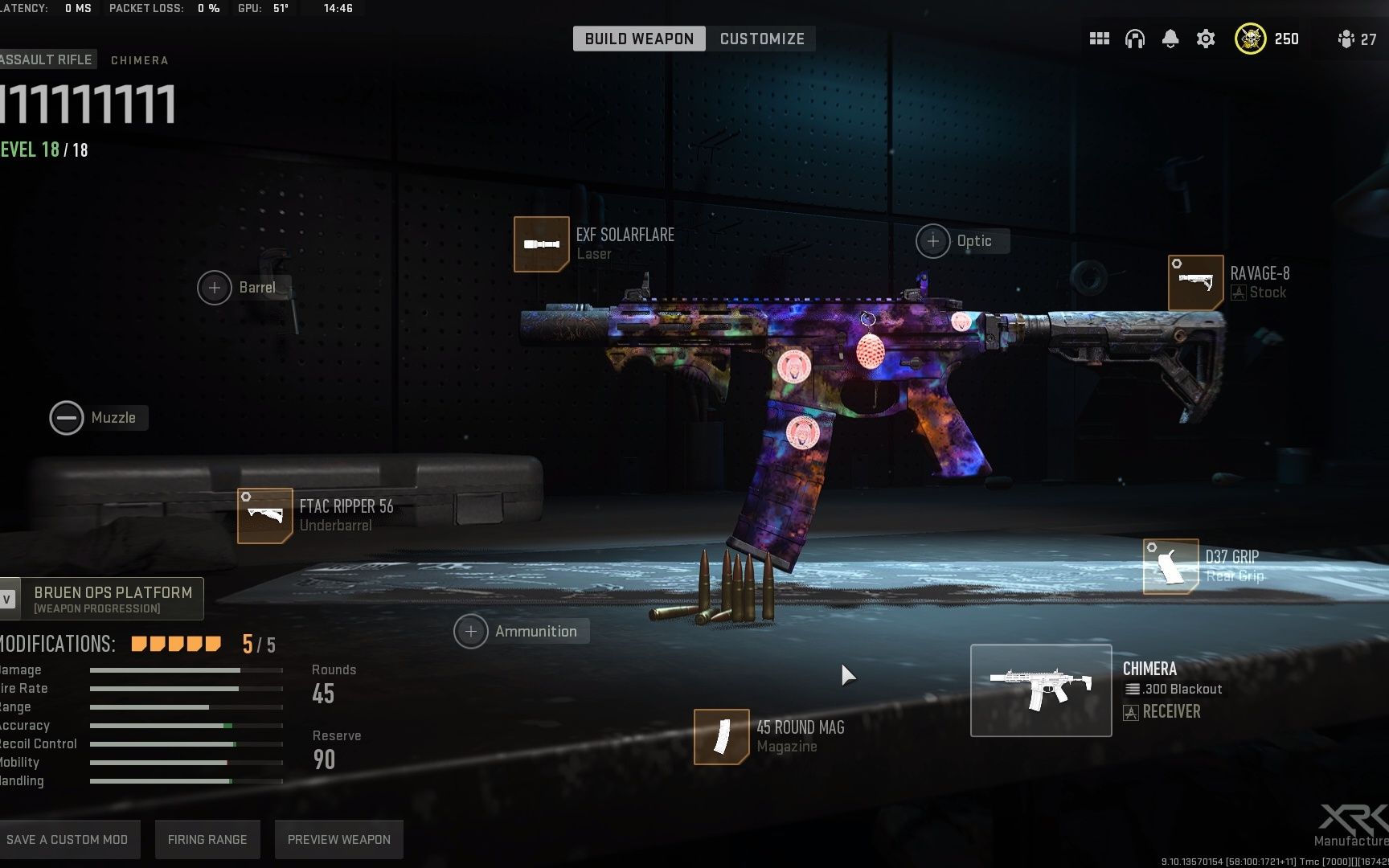Open the FTAC Ripper 56 underbarrel slot
The width and height of the screenshot is (1389, 868).
click(265, 516)
